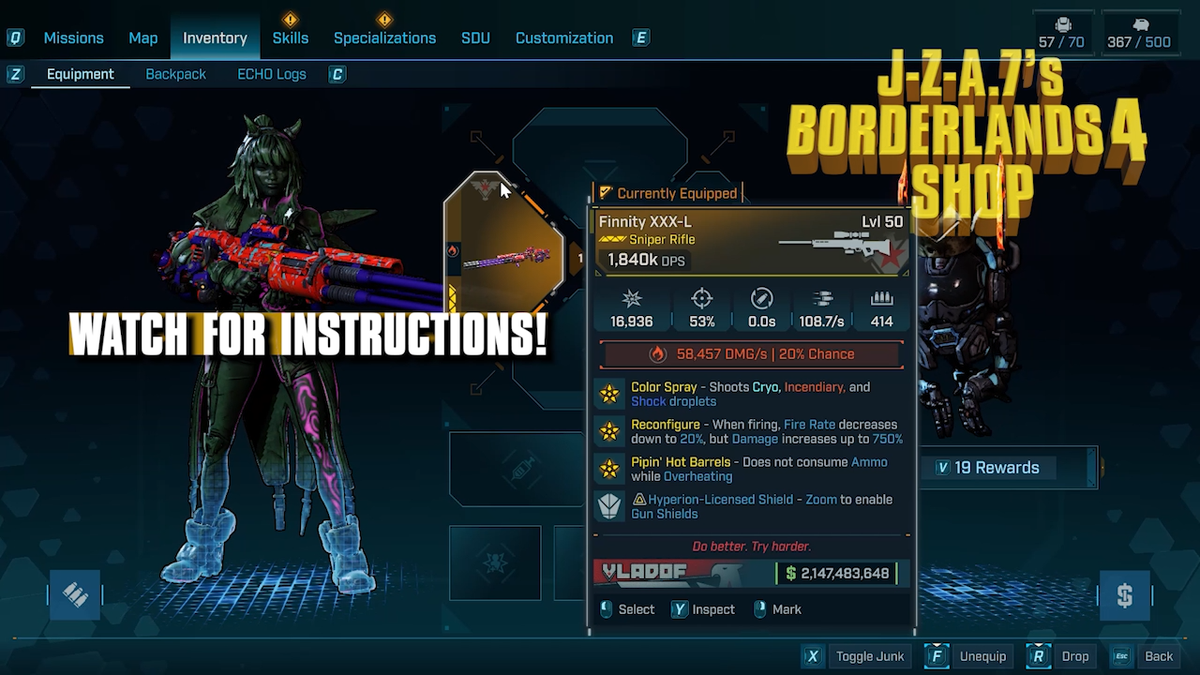Click the ammo bullets icon button
The height and width of the screenshot is (675, 1200).
point(76,595)
